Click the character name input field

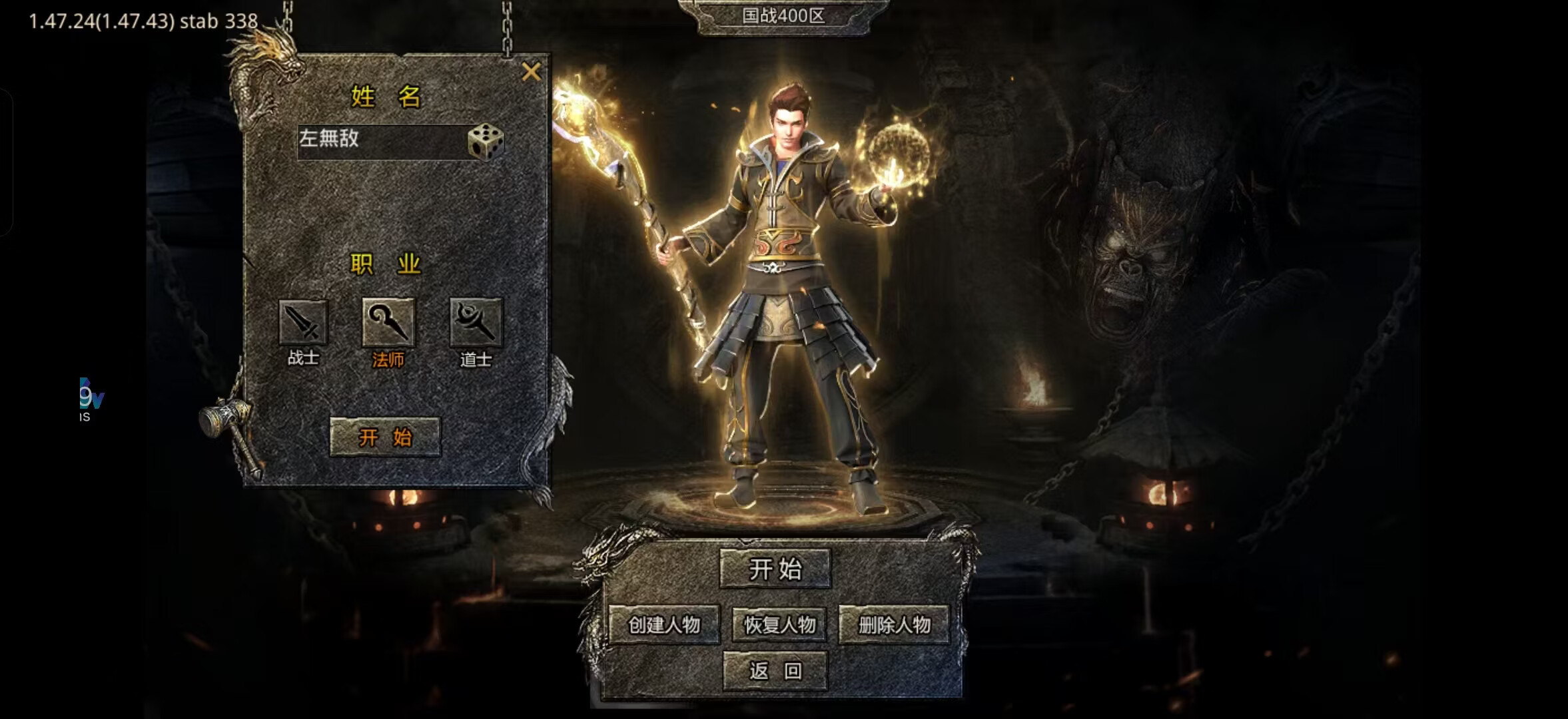[x=381, y=140]
